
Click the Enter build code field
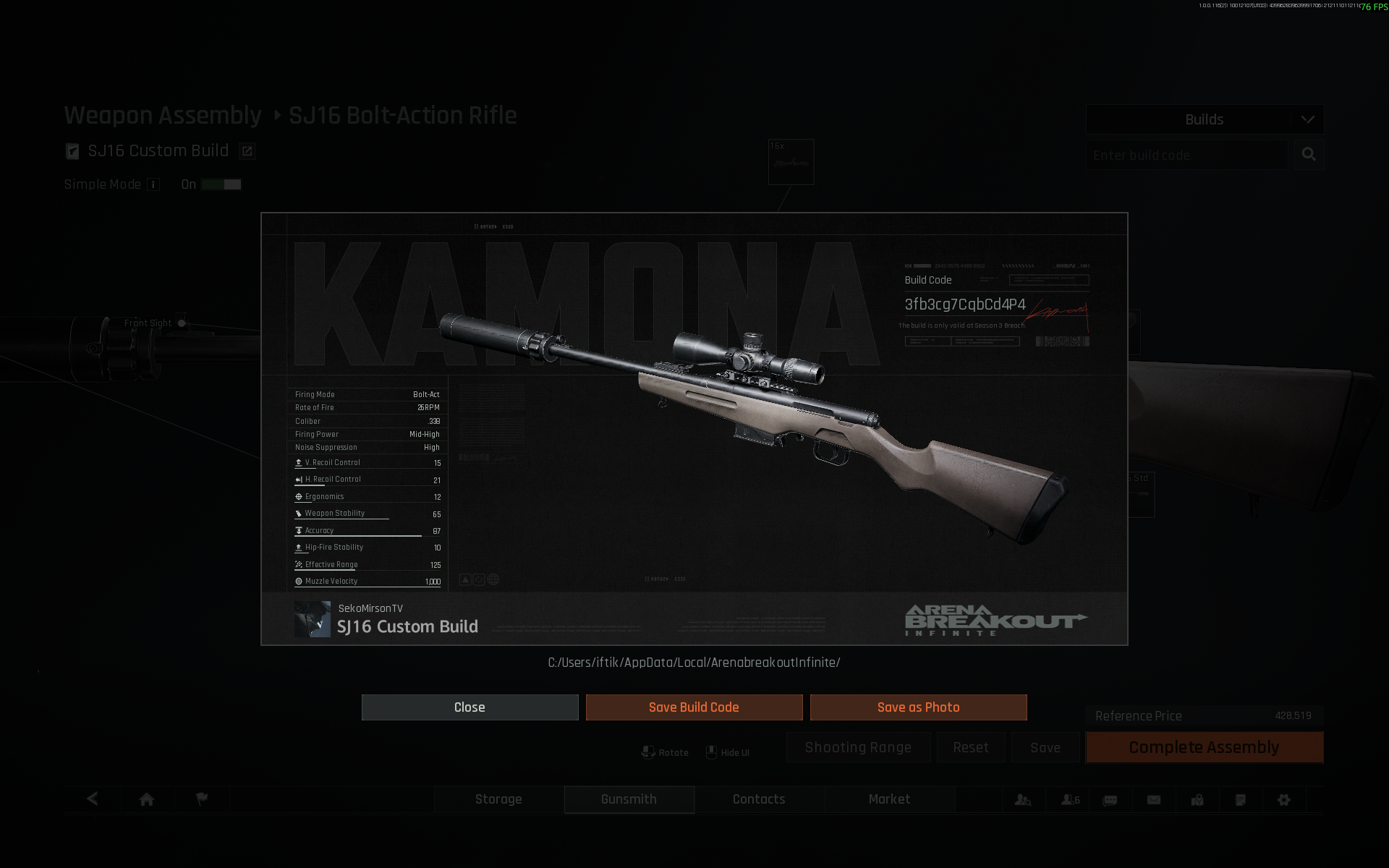point(1186,156)
